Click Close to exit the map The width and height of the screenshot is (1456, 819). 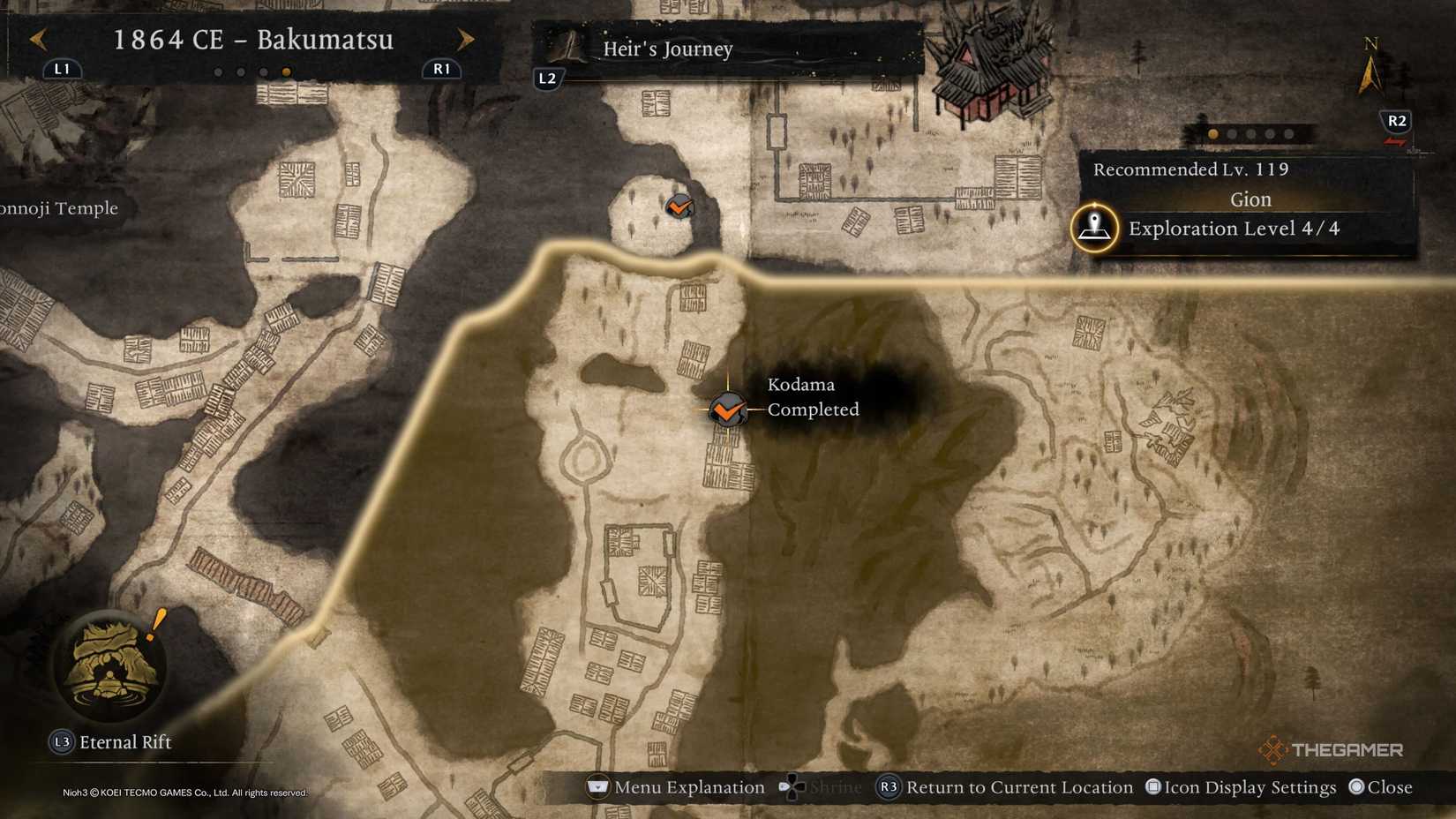tap(1379, 786)
